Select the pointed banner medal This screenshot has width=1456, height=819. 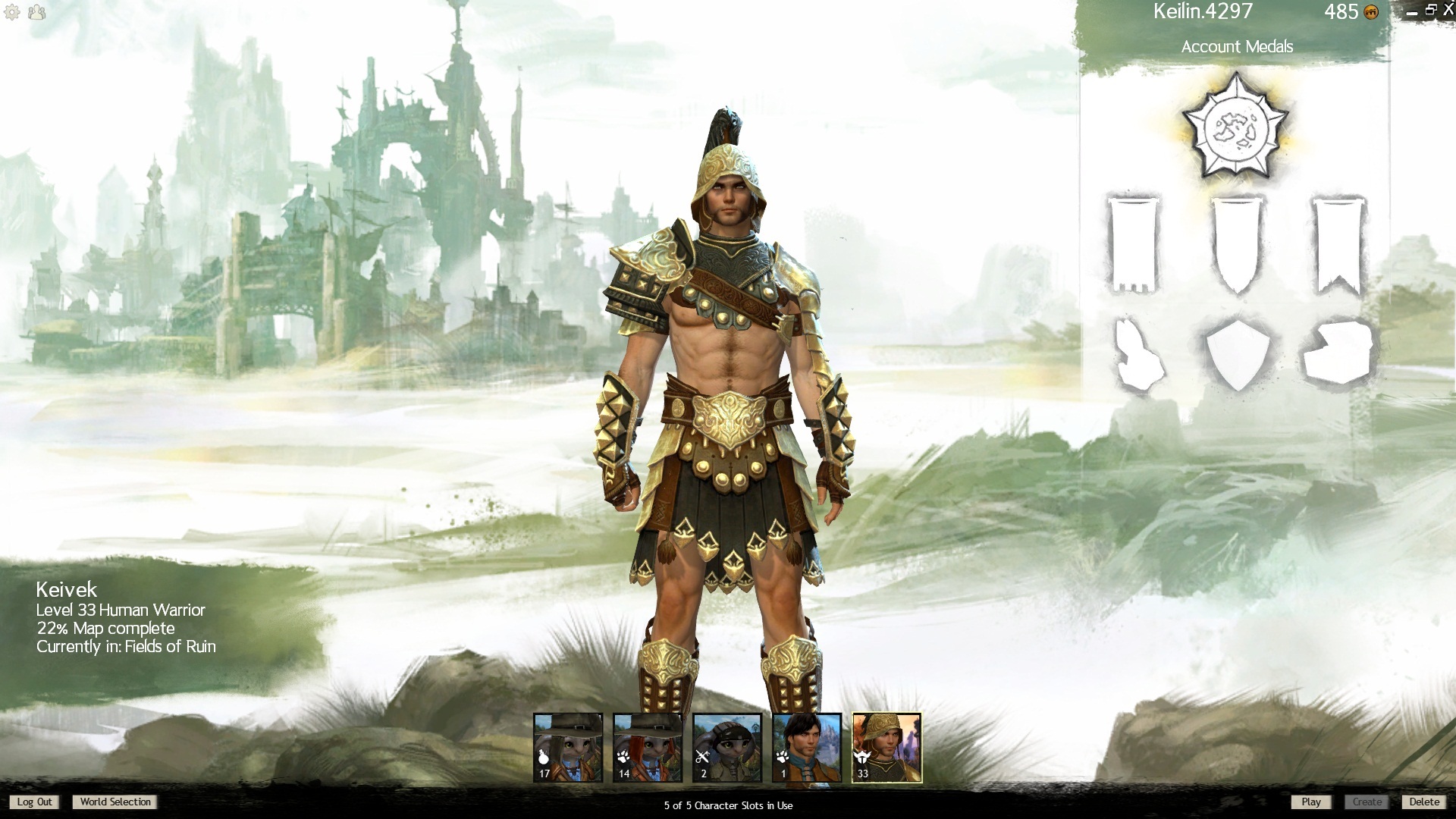[1238, 244]
